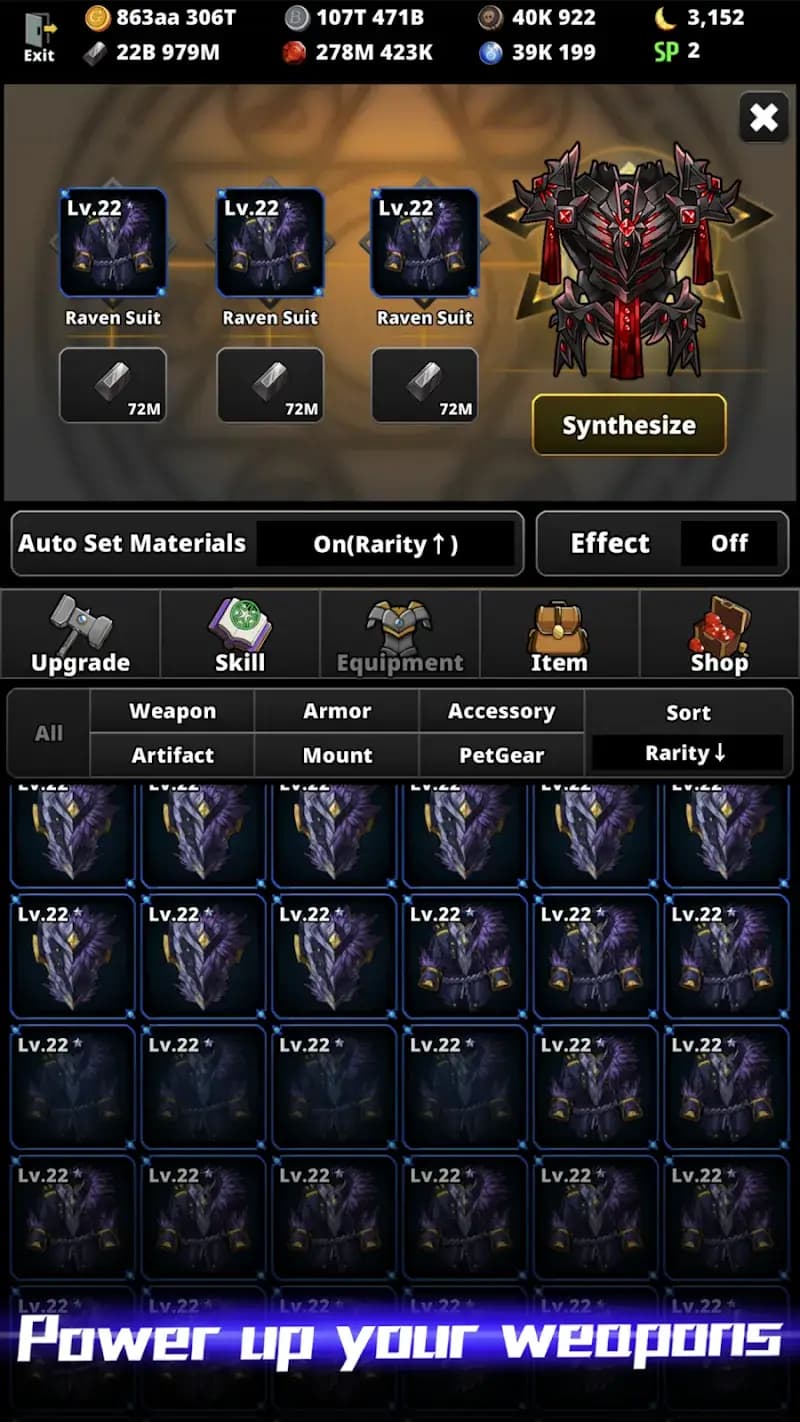800x1422 pixels.
Task: Filter equipment by Weapon
Action: click(x=172, y=711)
